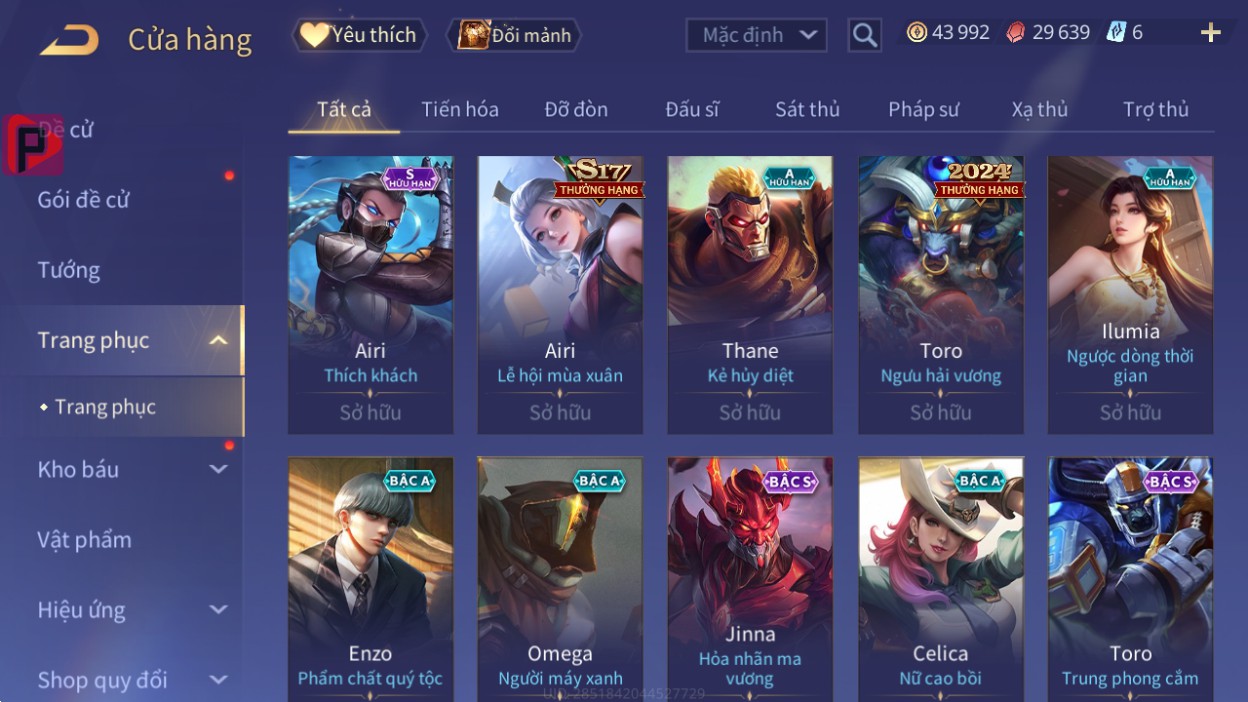Click the magnifying glass search button
This screenshot has height=702, width=1248.
point(864,35)
